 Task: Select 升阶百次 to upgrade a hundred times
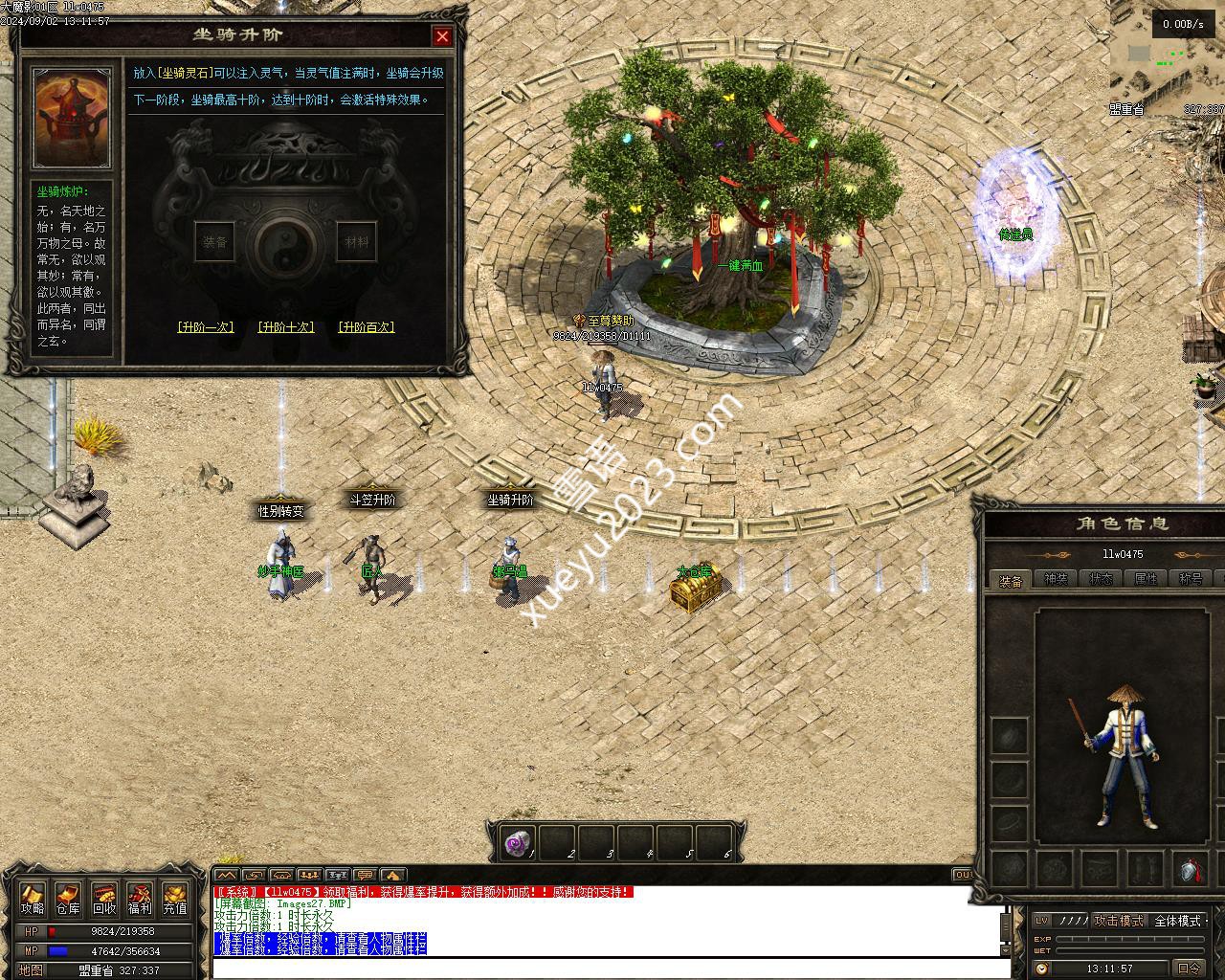tap(367, 327)
